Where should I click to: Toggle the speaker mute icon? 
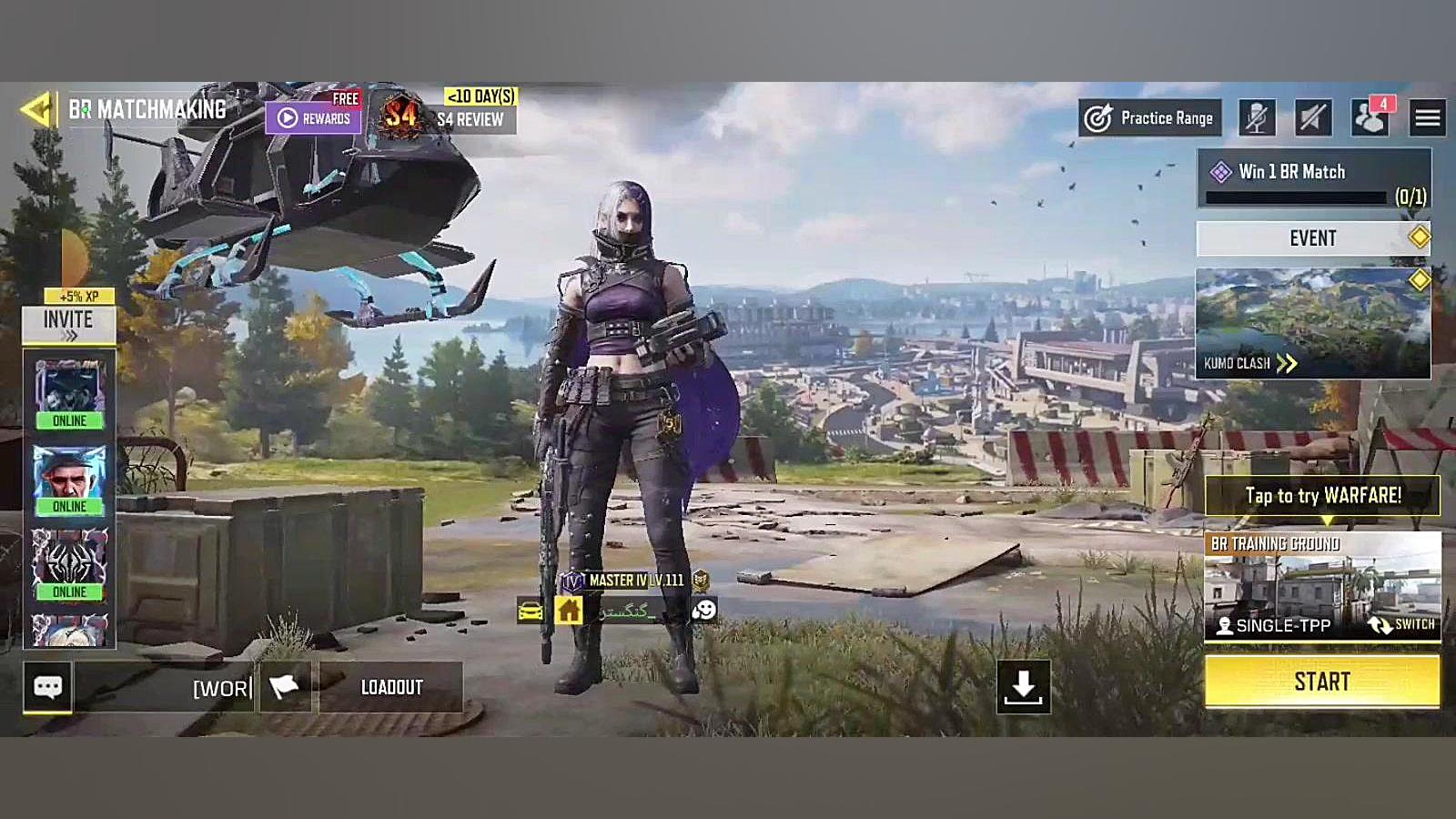point(1312,117)
